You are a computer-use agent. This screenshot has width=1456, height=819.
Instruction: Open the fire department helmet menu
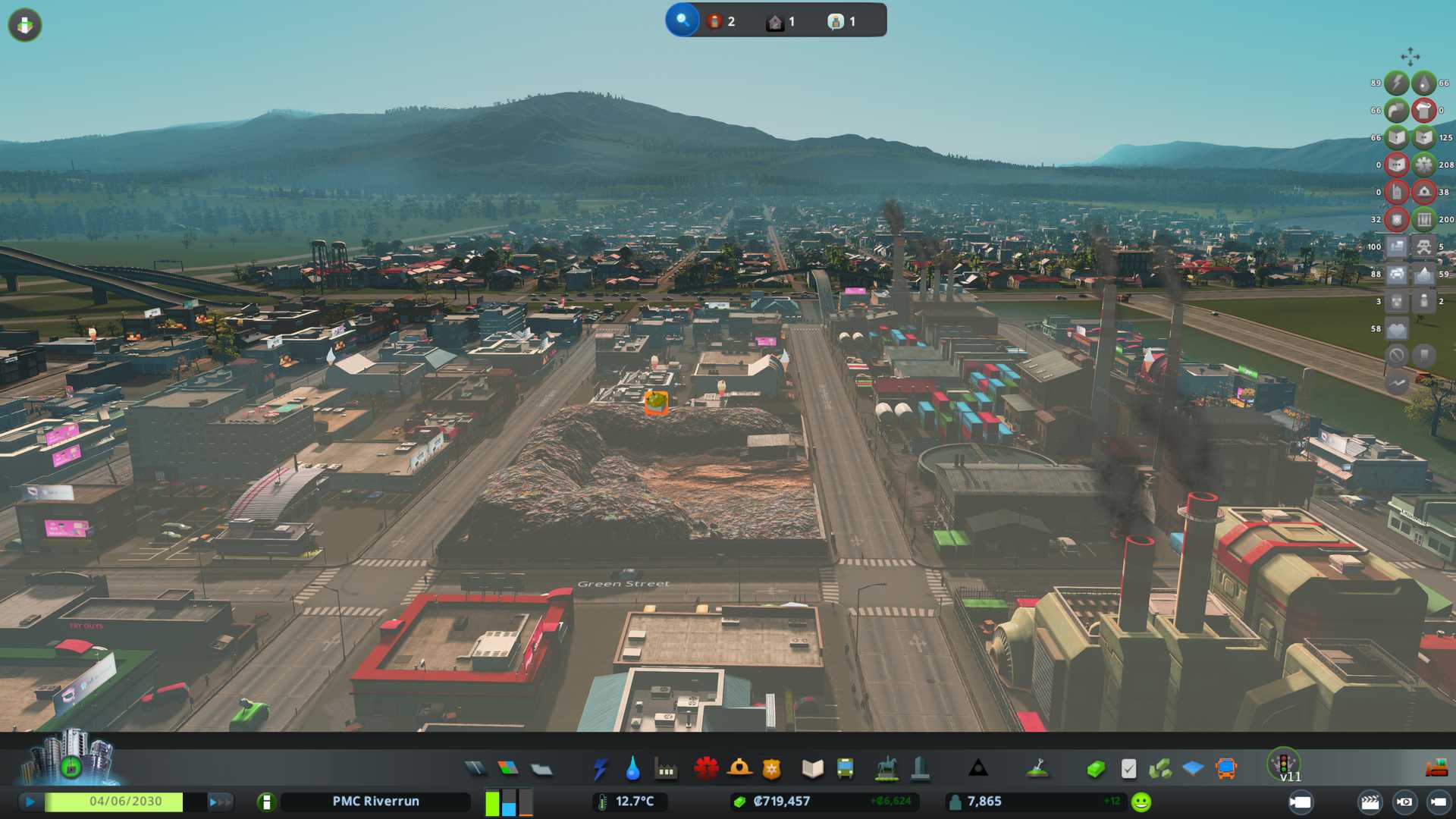[x=739, y=769]
